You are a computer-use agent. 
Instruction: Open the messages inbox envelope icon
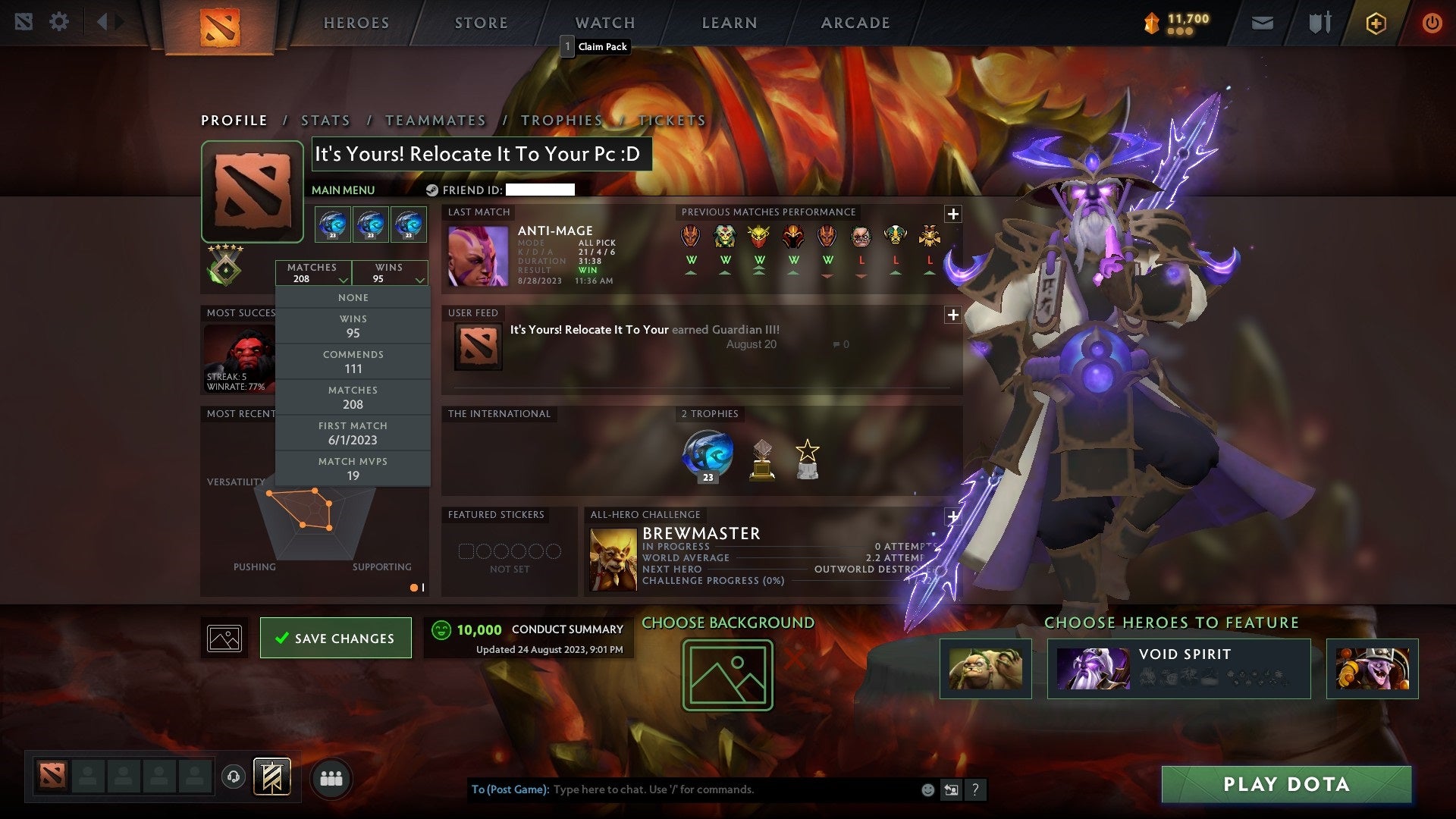(1261, 23)
